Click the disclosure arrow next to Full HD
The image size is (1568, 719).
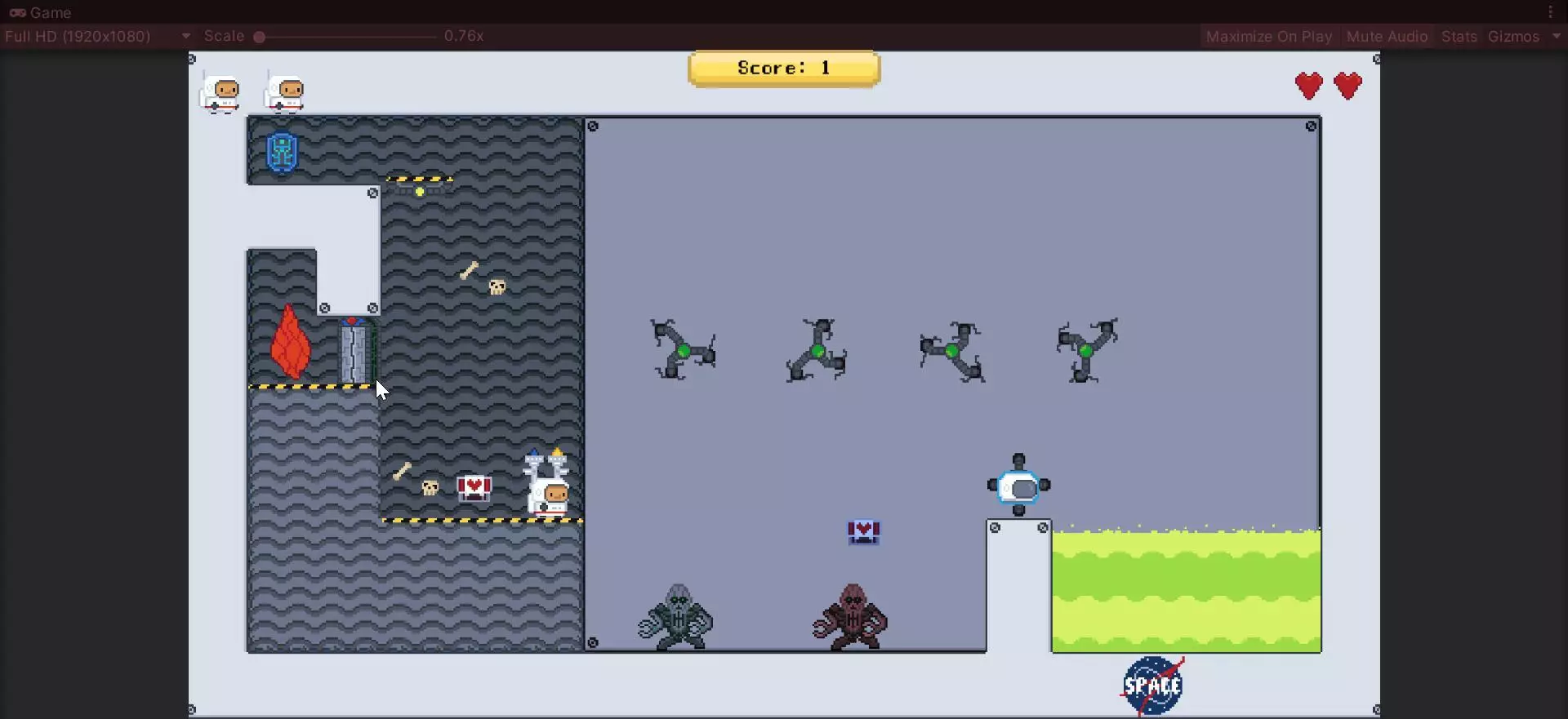point(185,36)
